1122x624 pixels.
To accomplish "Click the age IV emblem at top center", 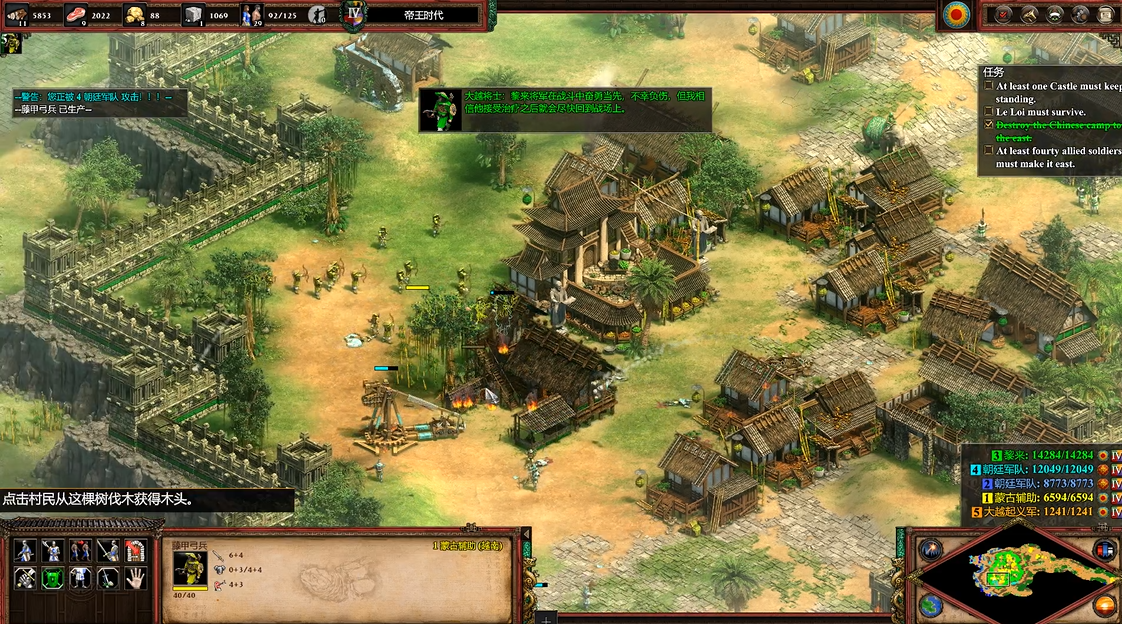I will (353, 14).
